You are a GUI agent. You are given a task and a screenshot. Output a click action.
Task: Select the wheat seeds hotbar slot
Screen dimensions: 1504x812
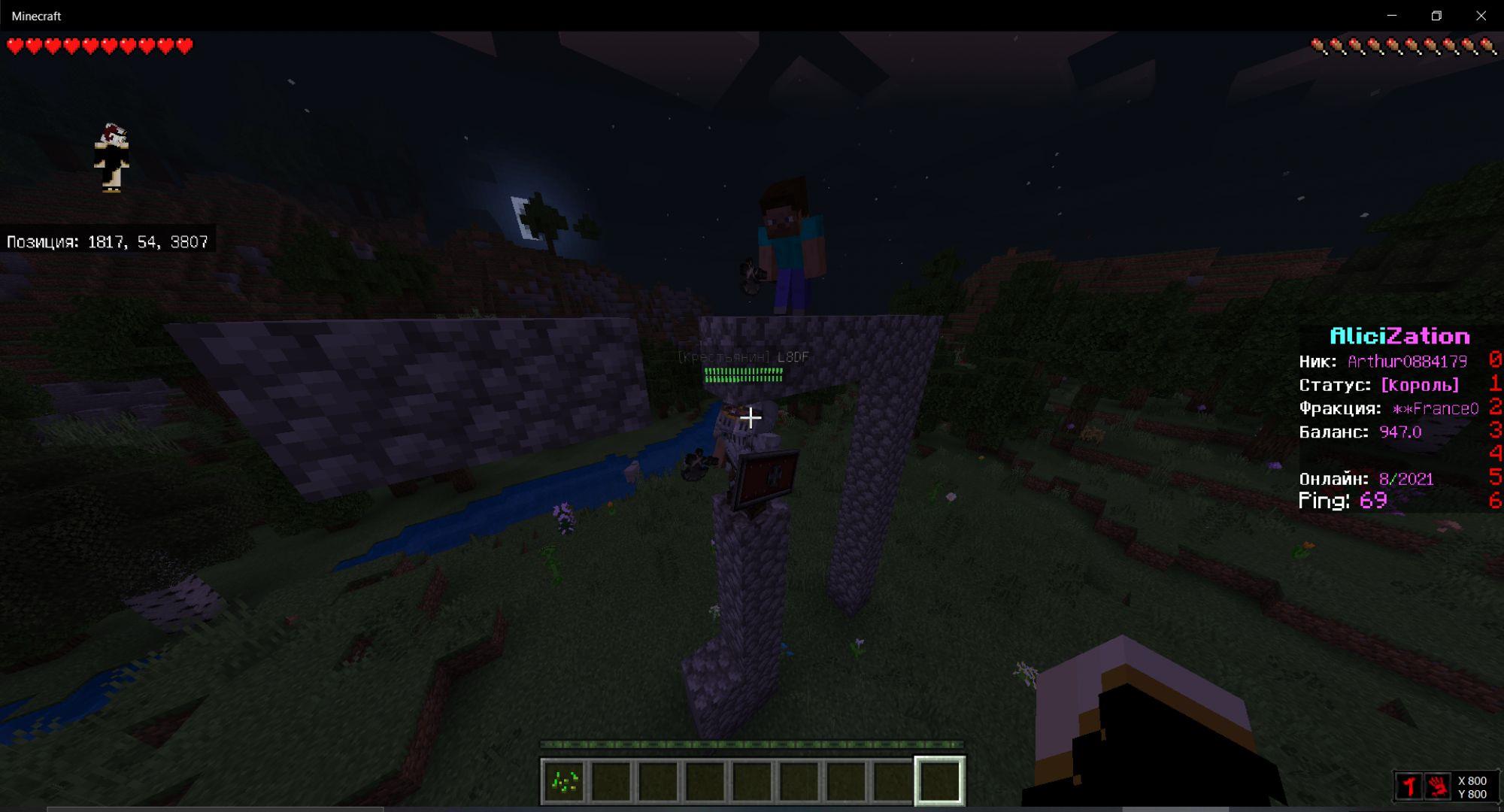(564, 782)
